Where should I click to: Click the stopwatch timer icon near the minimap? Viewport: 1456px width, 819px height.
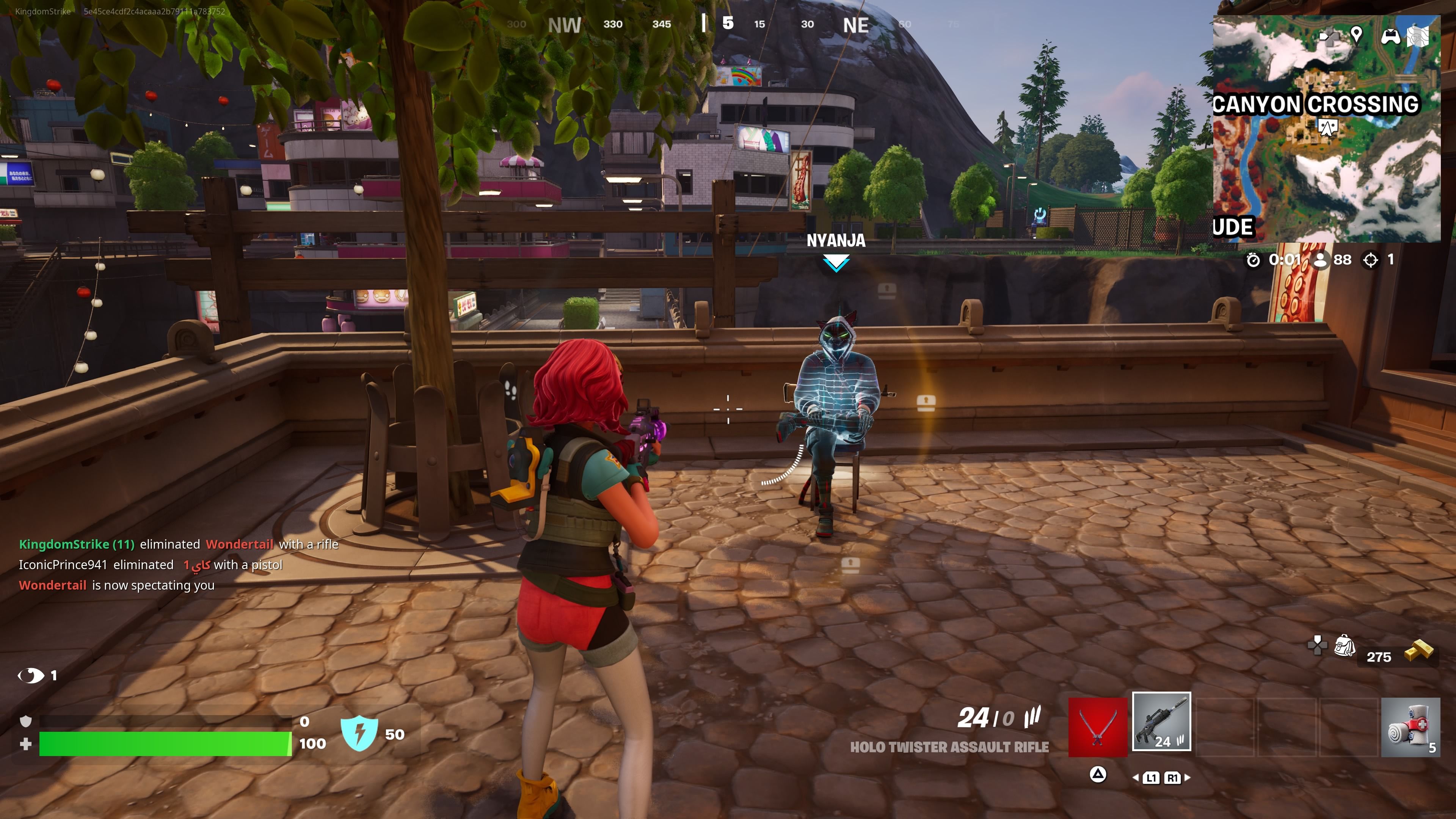point(1253,260)
